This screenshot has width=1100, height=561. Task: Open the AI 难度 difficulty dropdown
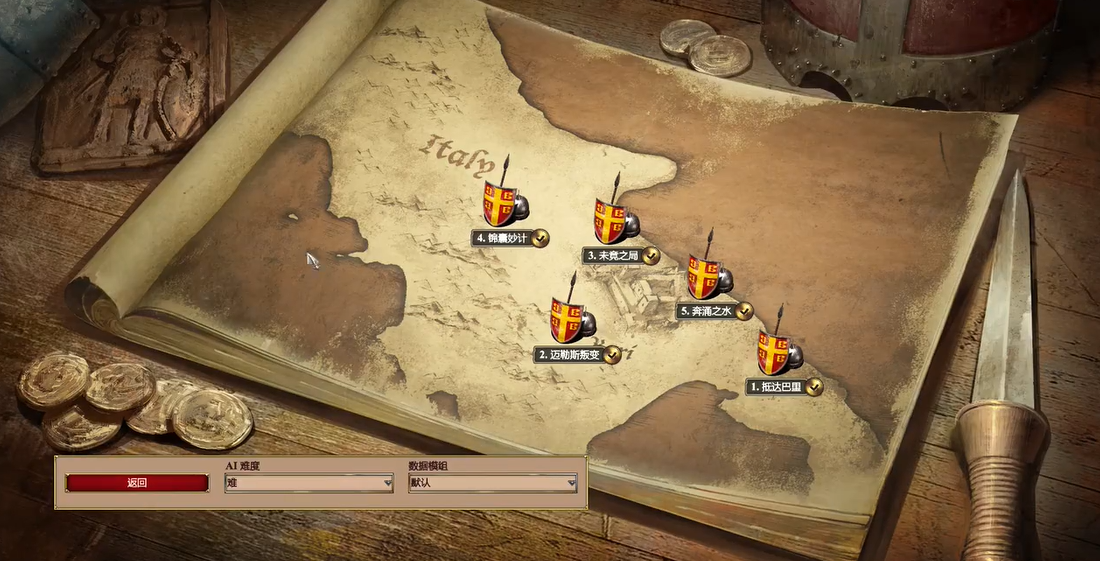click(309, 483)
